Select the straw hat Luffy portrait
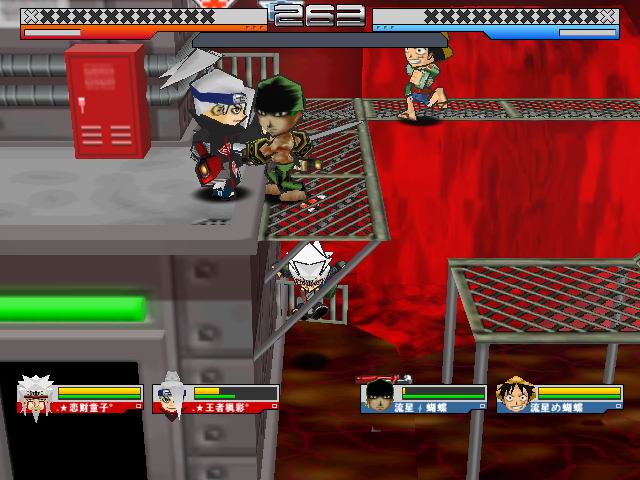This screenshot has height=480, width=640. pyautogui.click(x=515, y=396)
